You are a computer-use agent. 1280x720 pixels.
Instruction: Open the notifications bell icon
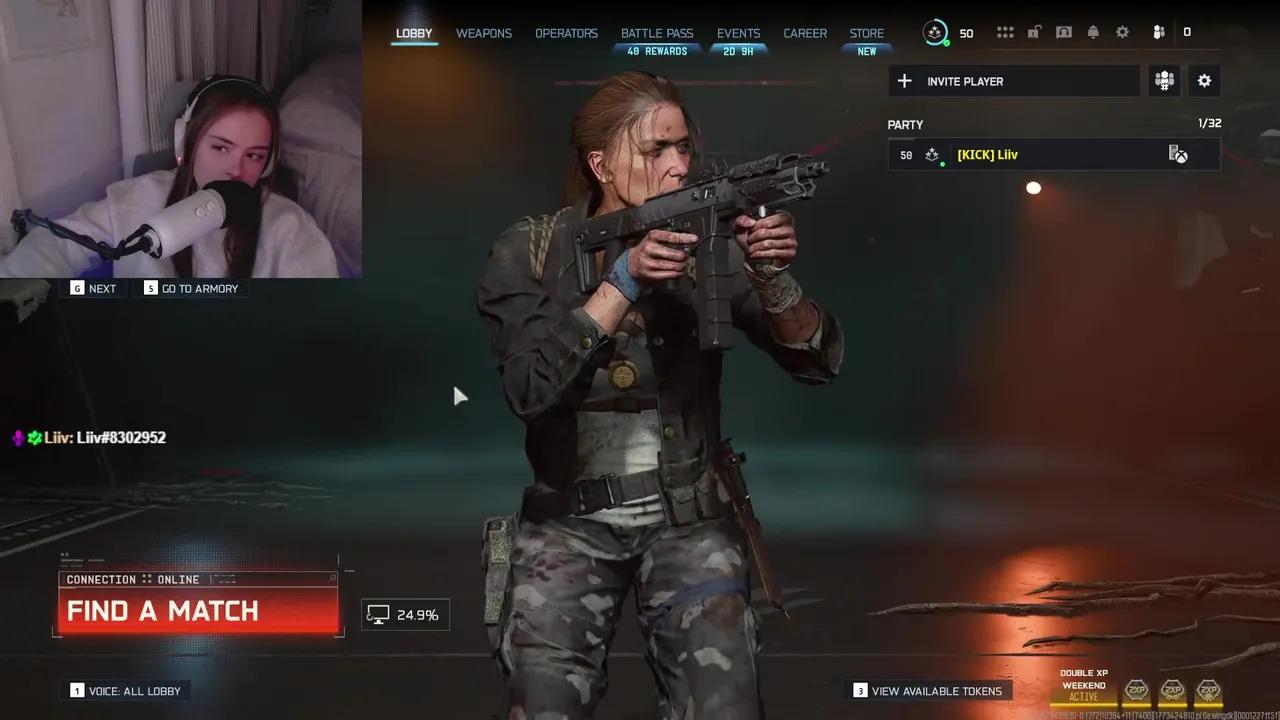(x=1093, y=32)
